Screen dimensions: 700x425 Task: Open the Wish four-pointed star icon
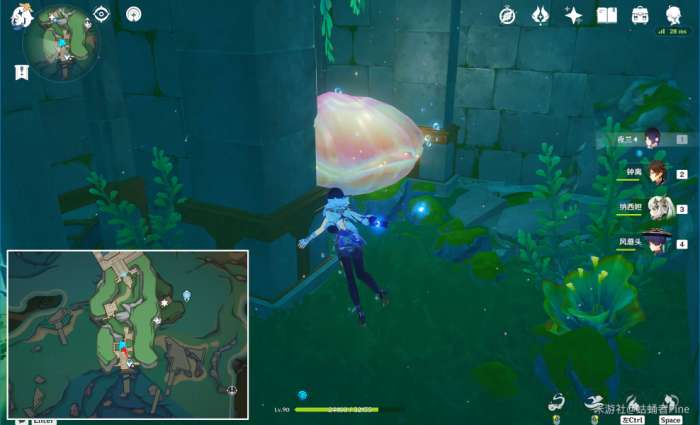pyautogui.click(x=574, y=15)
